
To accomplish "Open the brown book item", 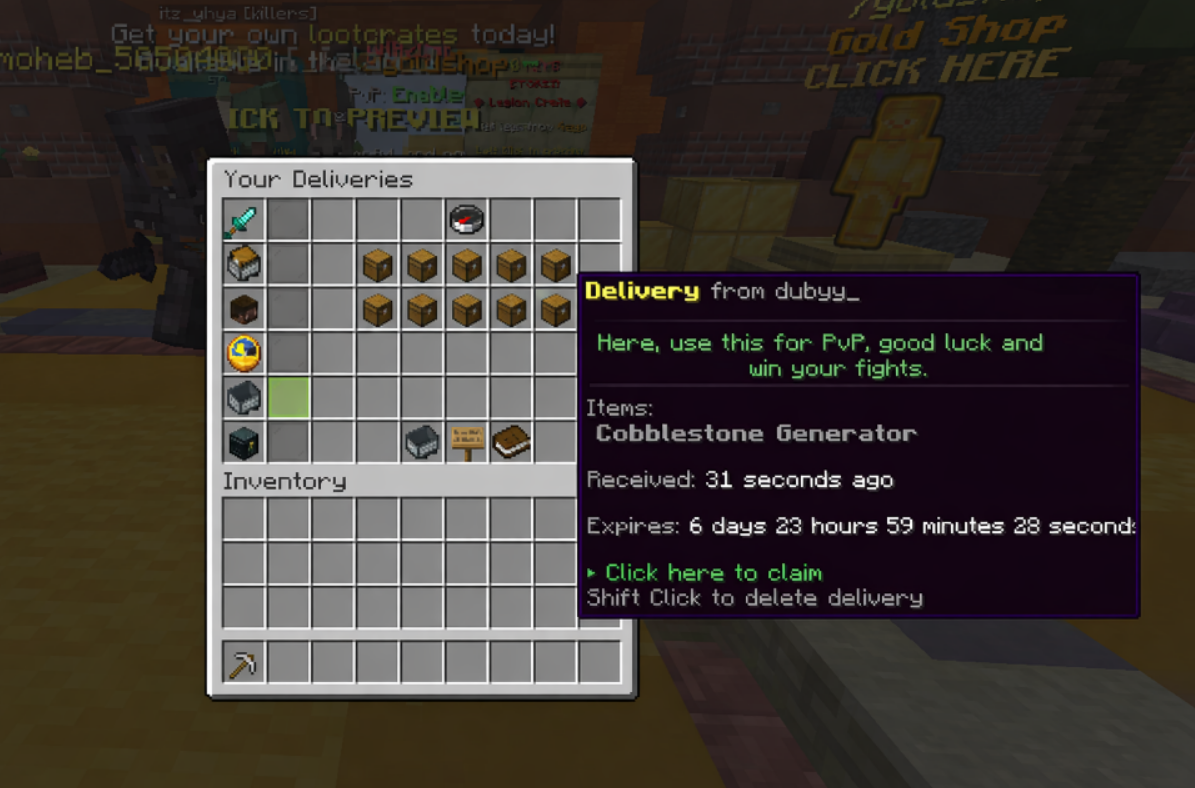I will 511,441.
